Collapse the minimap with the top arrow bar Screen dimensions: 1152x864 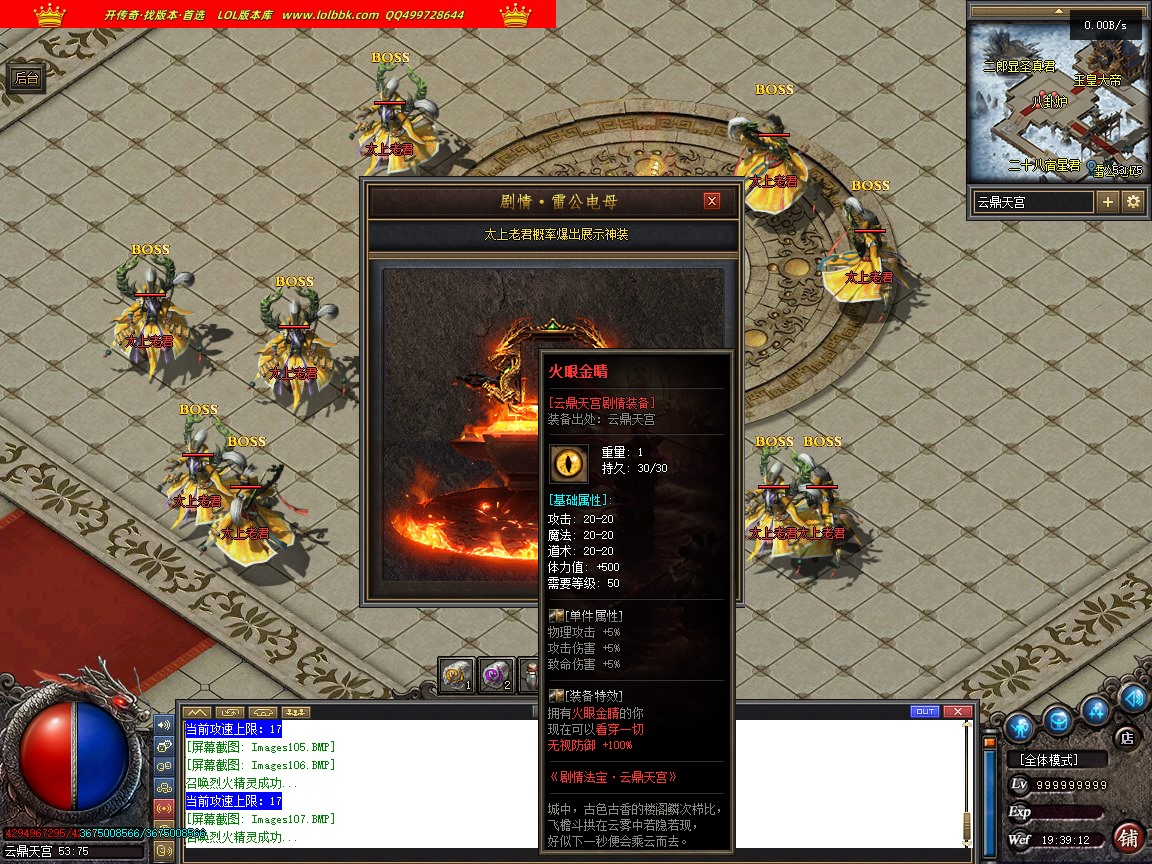(x=1058, y=10)
